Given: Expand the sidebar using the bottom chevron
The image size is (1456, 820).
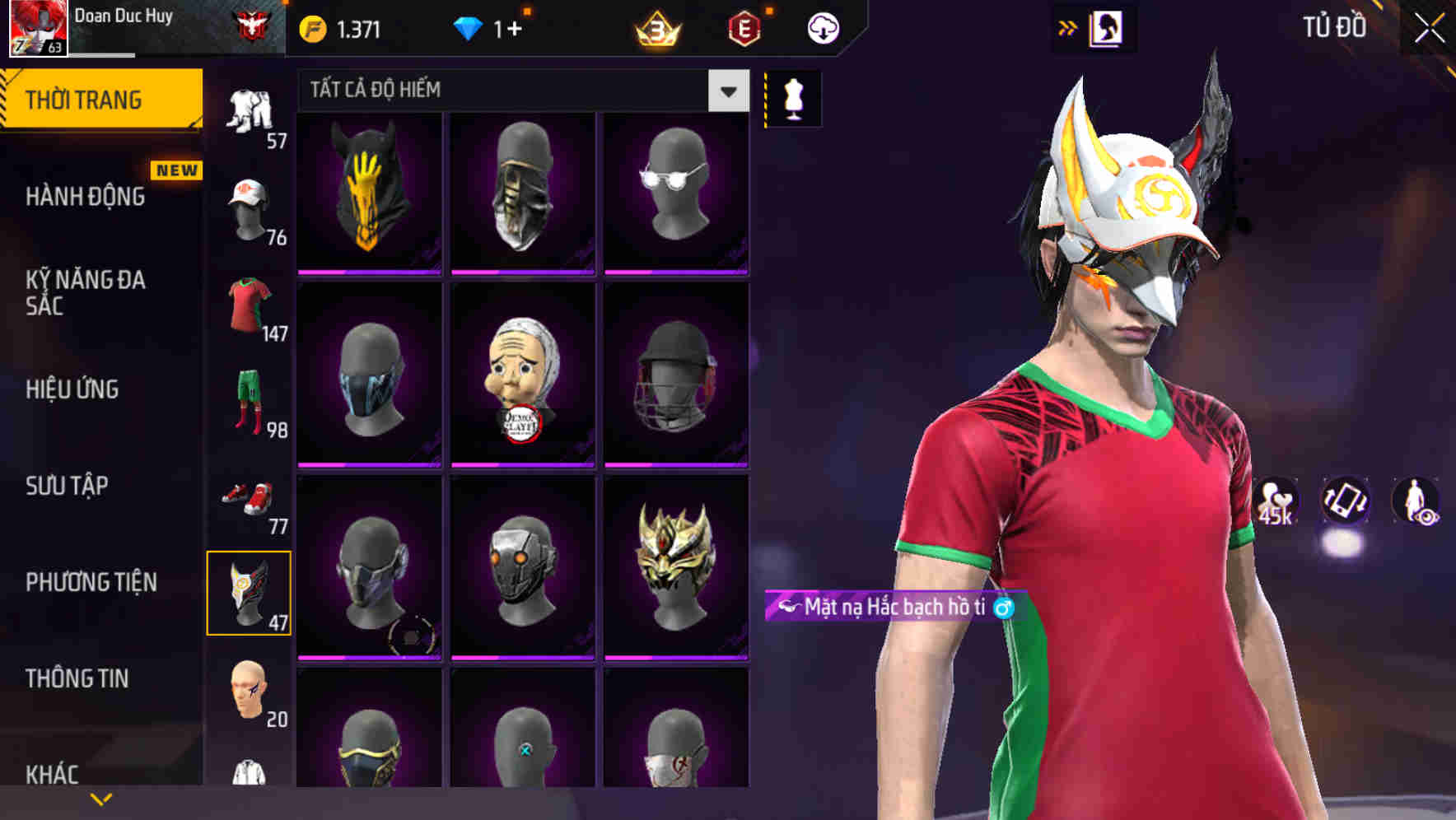Looking at the screenshot, I should (x=101, y=797).
